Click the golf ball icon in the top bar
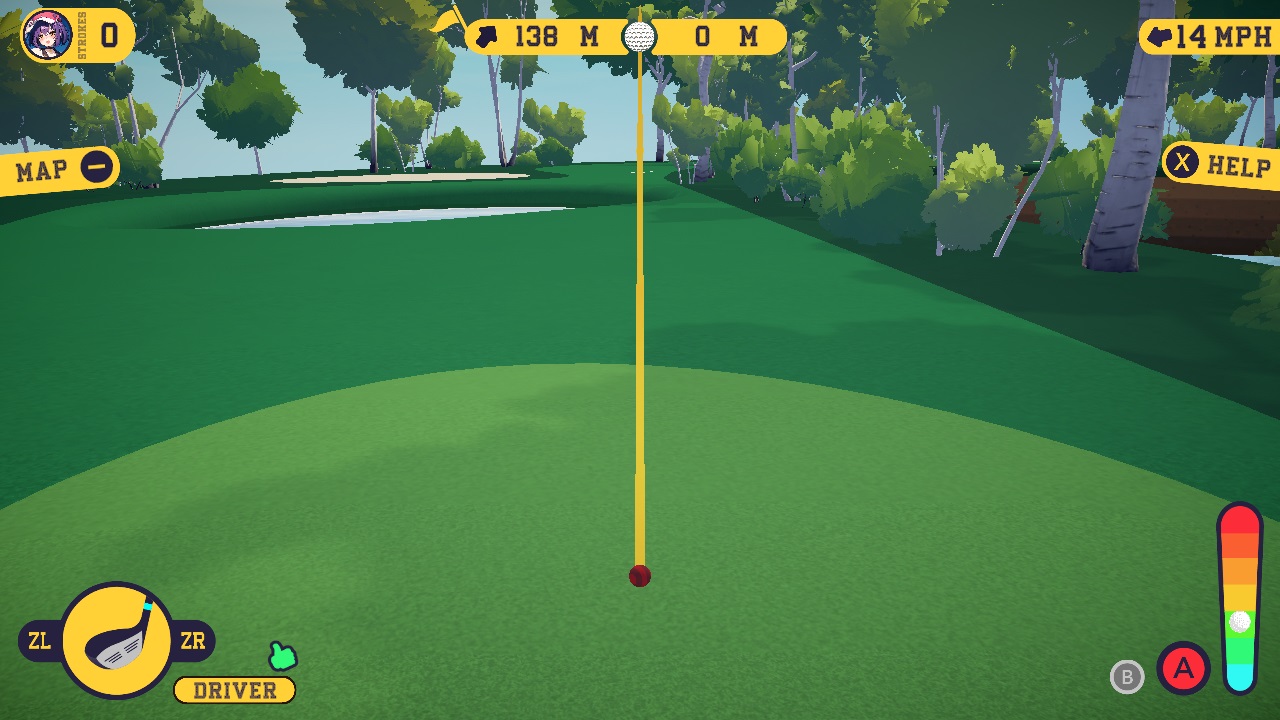Screen dimensions: 1280x720 click(638, 37)
